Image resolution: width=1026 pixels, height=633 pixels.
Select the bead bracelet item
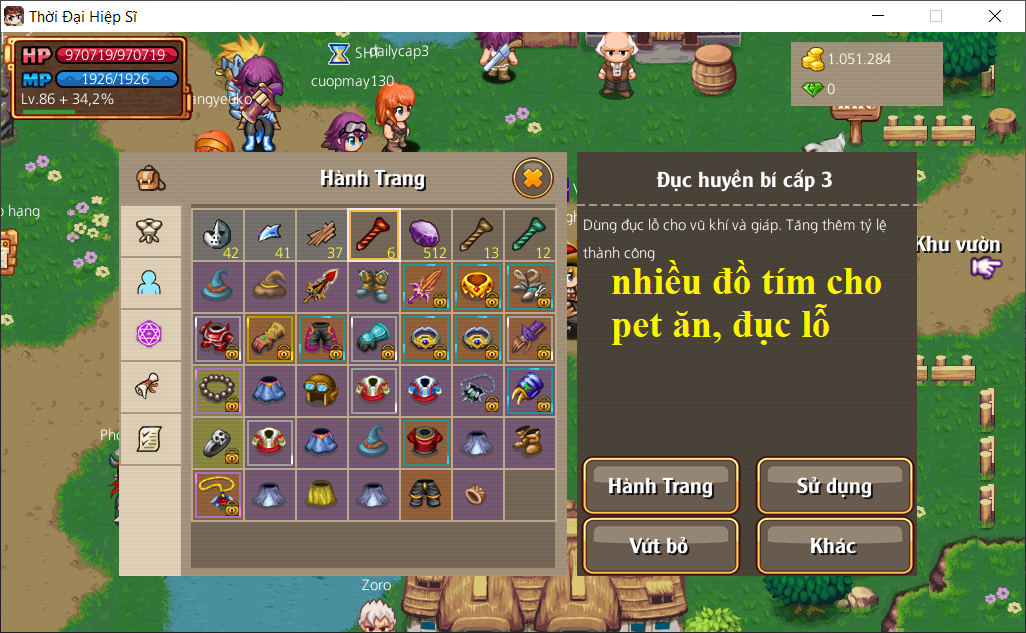(218, 391)
